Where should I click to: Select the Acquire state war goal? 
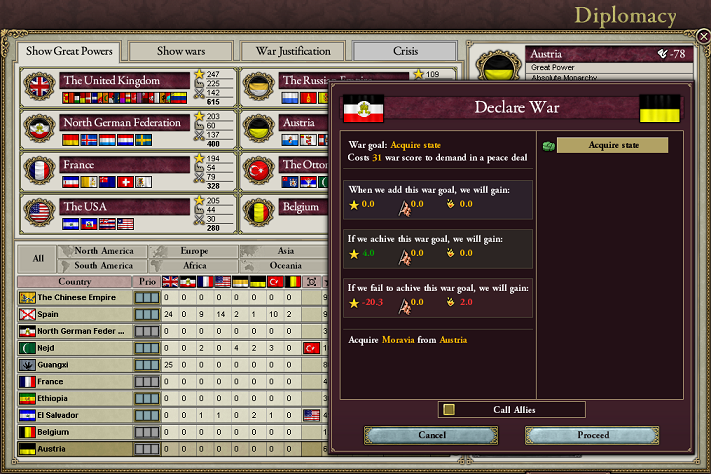click(612, 146)
